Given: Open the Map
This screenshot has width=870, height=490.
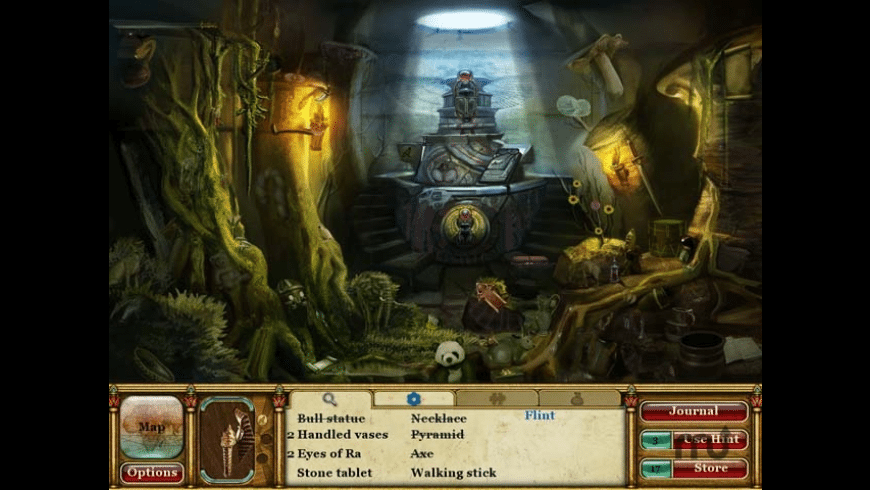Looking at the screenshot, I should click(152, 427).
